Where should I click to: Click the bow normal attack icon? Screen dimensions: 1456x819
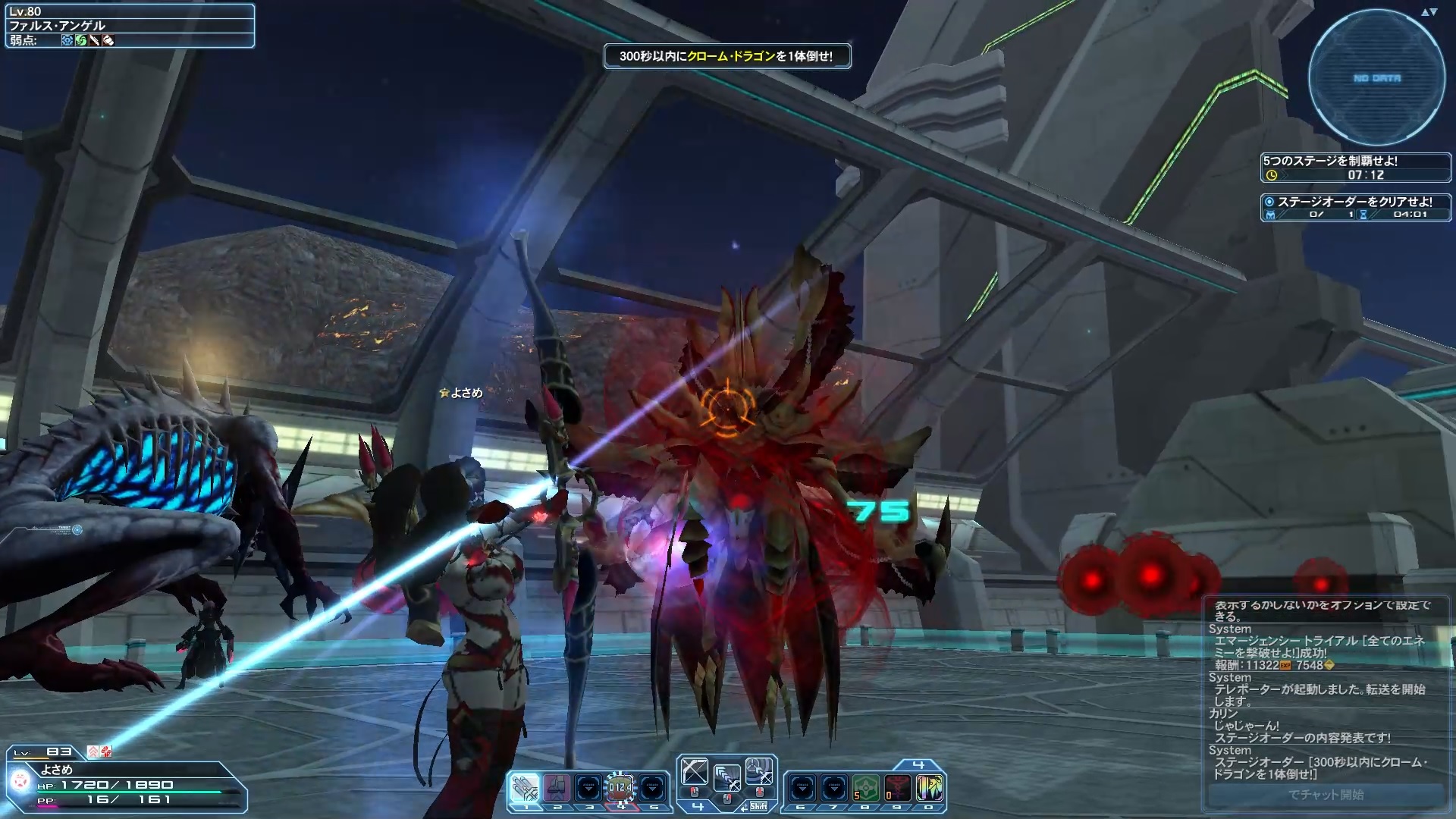pyautogui.click(x=695, y=773)
